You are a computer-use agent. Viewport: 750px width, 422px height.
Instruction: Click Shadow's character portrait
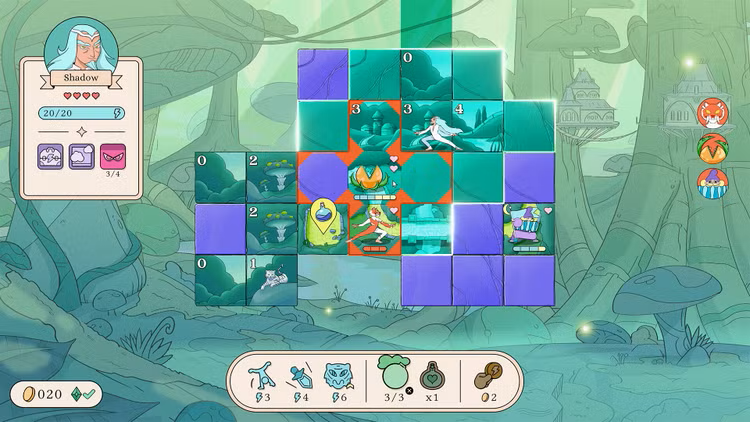pos(81,45)
